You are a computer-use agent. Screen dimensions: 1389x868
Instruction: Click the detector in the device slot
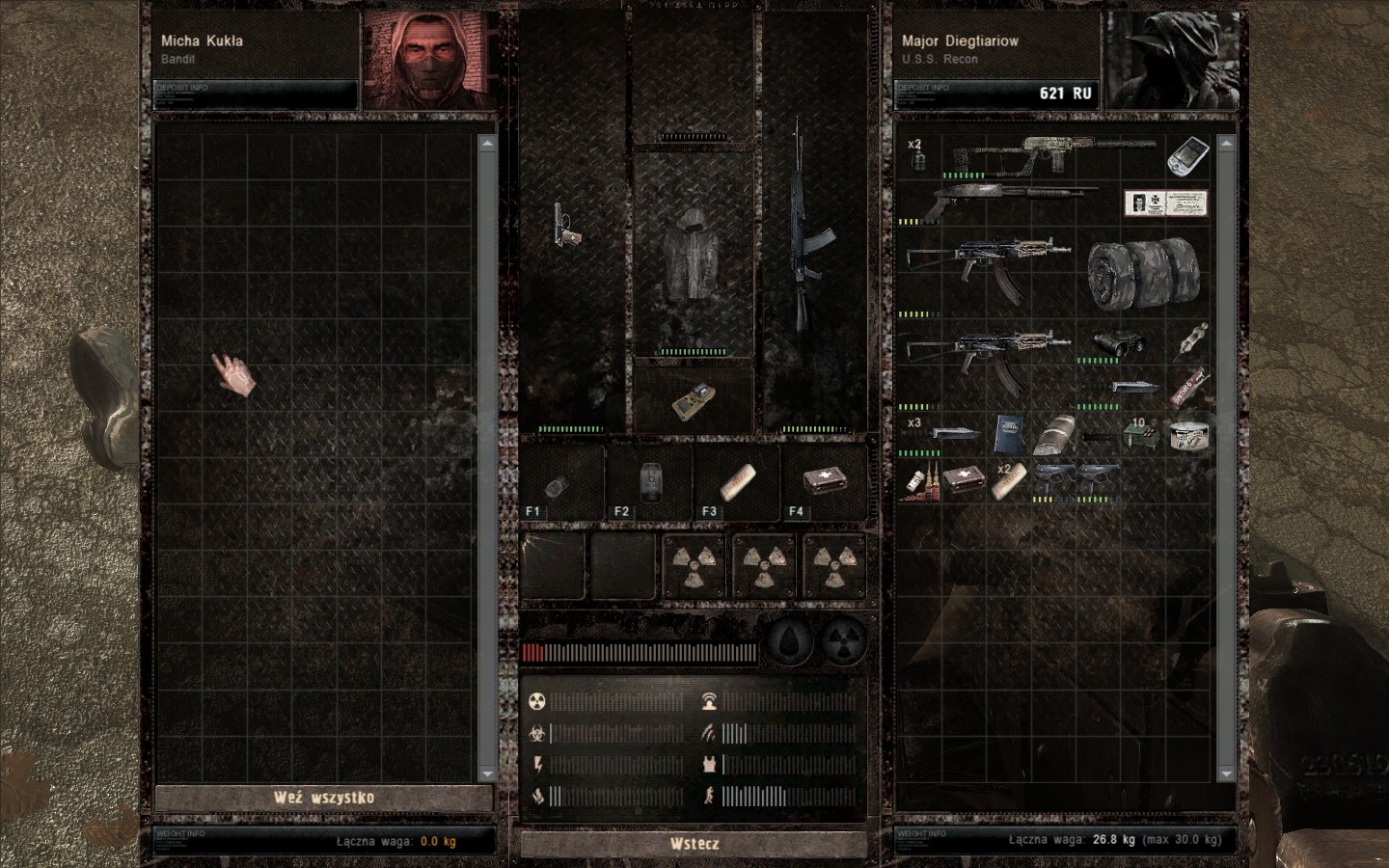coord(692,400)
